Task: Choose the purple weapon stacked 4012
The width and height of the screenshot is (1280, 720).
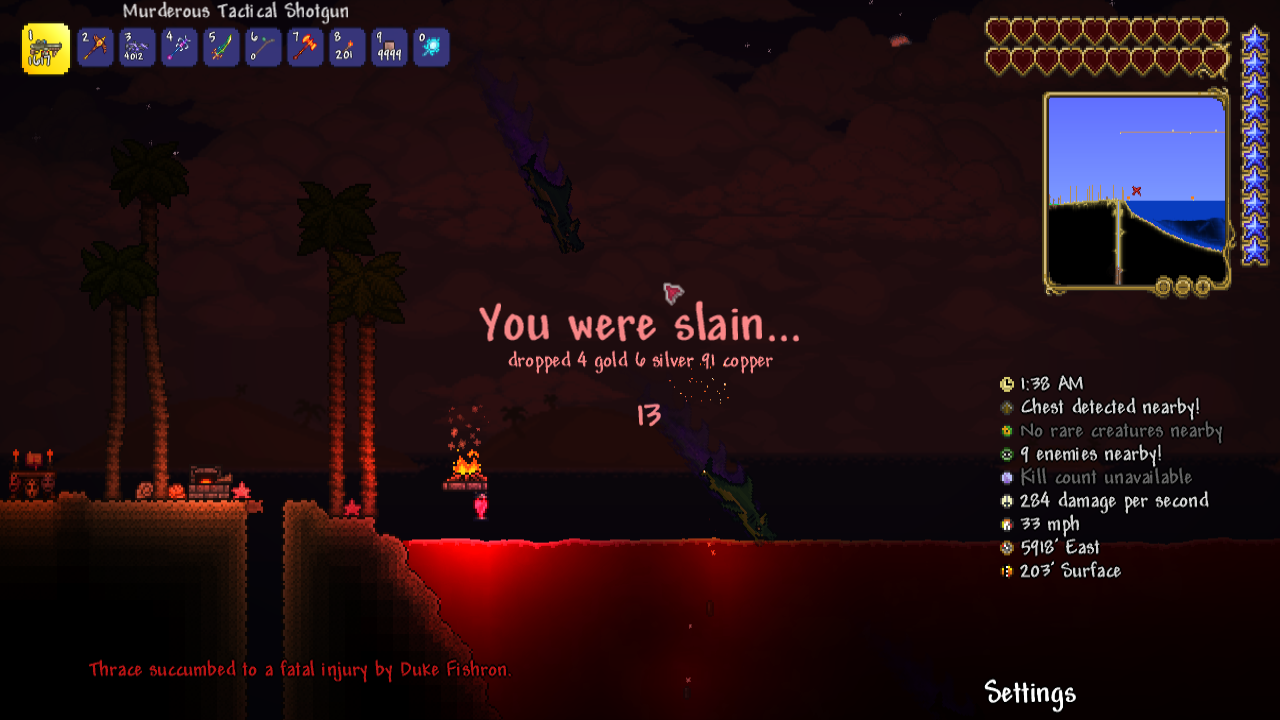Action: [x=137, y=47]
